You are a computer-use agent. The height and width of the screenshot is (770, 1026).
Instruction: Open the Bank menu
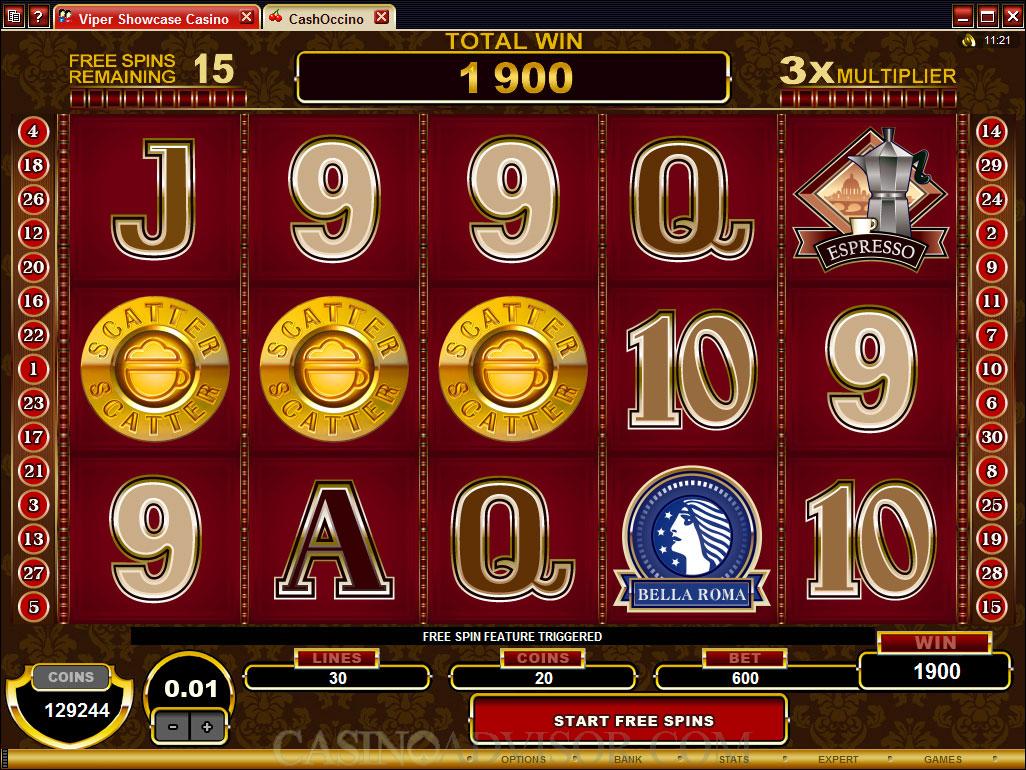click(x=628, y=760)
